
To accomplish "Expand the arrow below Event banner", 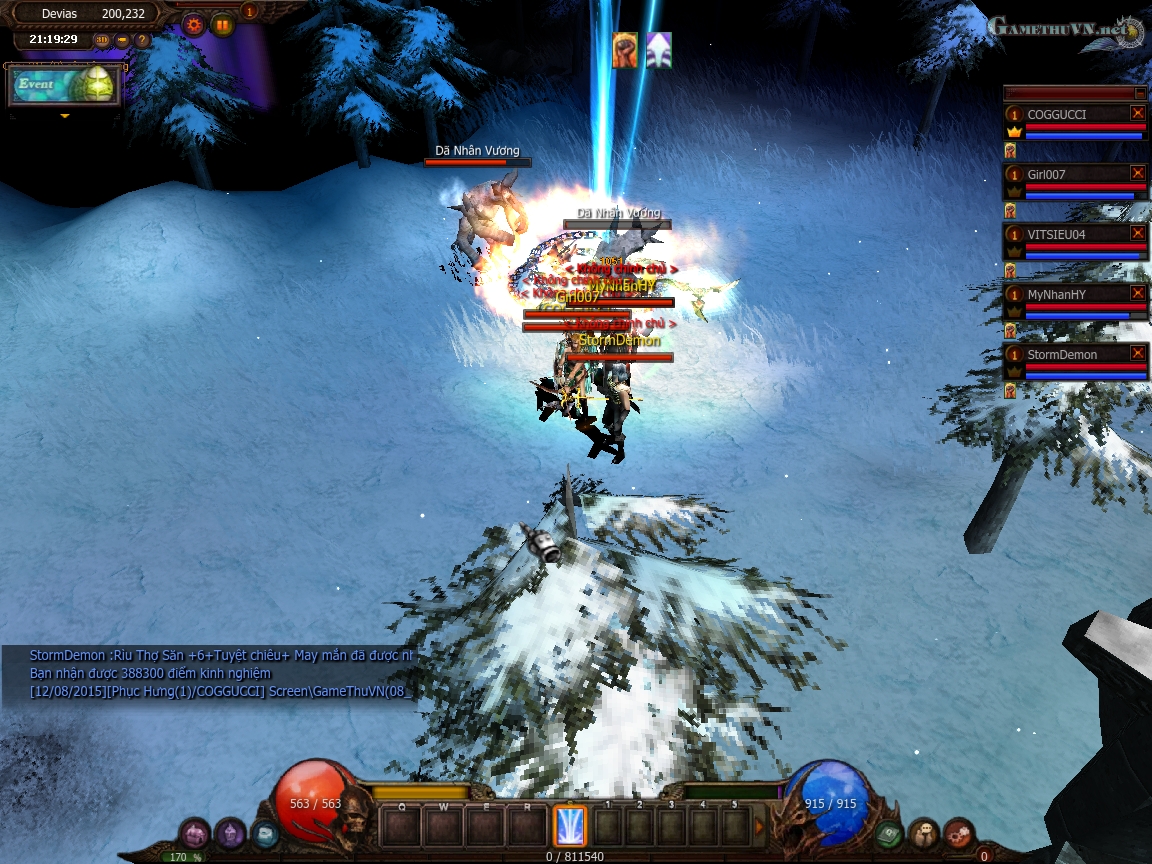I will (x=65, y=116).
